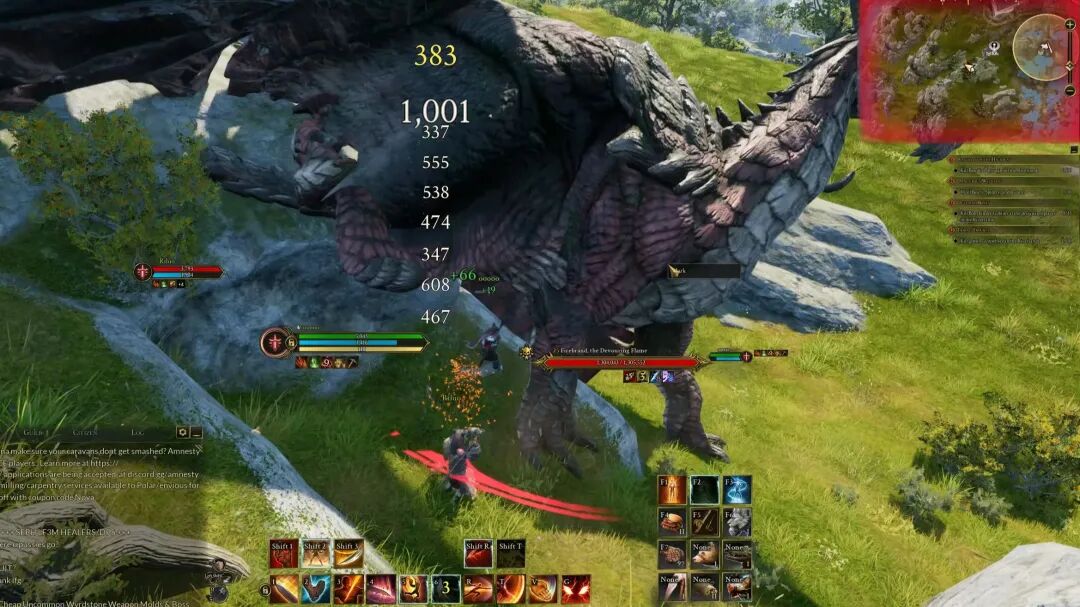Eat the F4 burger food item
The width and height of the screenshot is (1080, 607).
[671, 521]
